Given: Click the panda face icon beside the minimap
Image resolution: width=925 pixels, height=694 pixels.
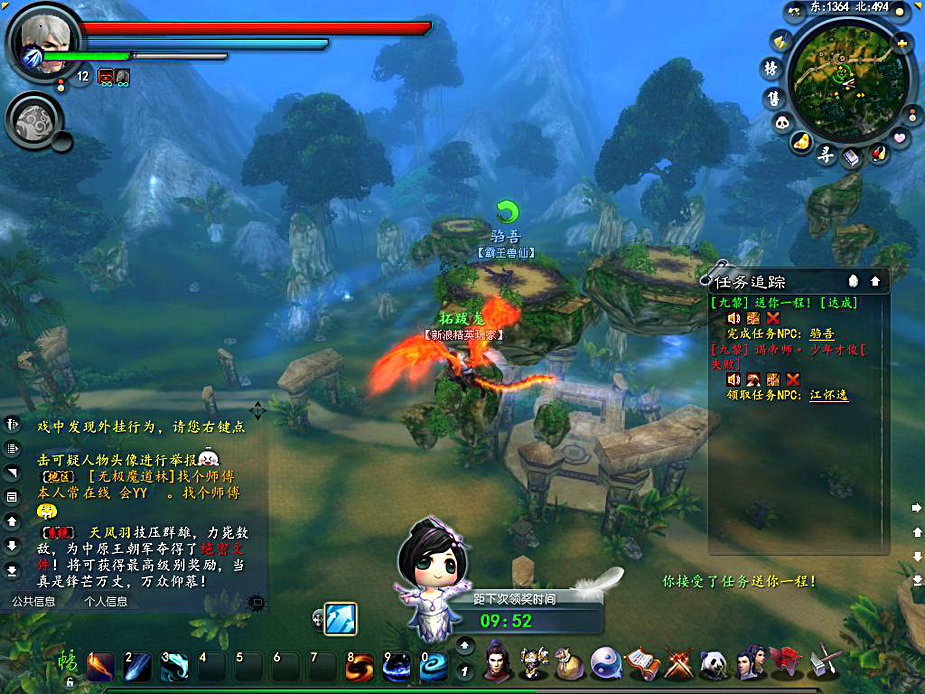Looking at the screenshot, I should [783, 122].
